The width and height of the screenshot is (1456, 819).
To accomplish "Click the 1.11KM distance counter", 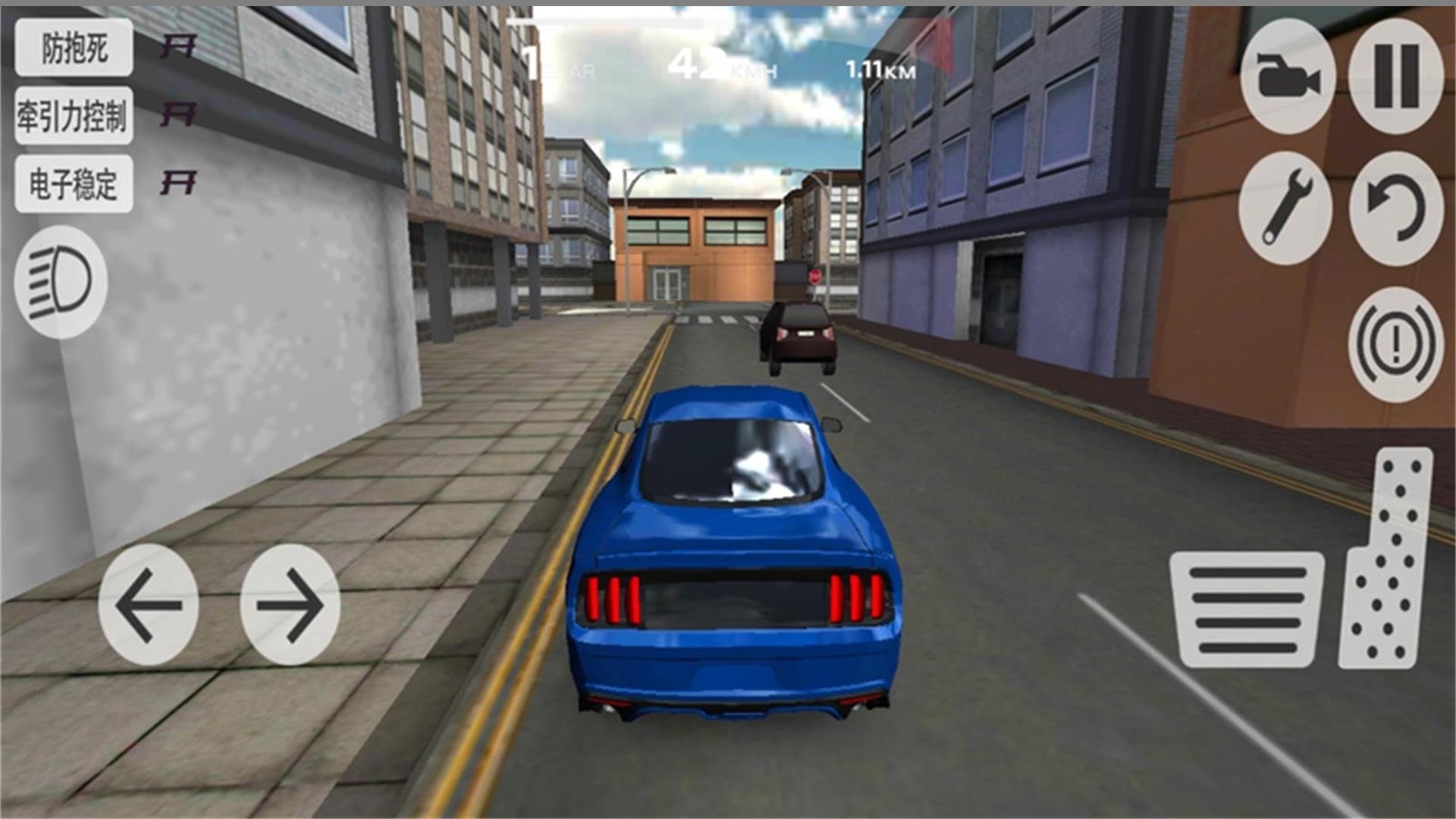I will pyautogui.click(x=882, y=71).
